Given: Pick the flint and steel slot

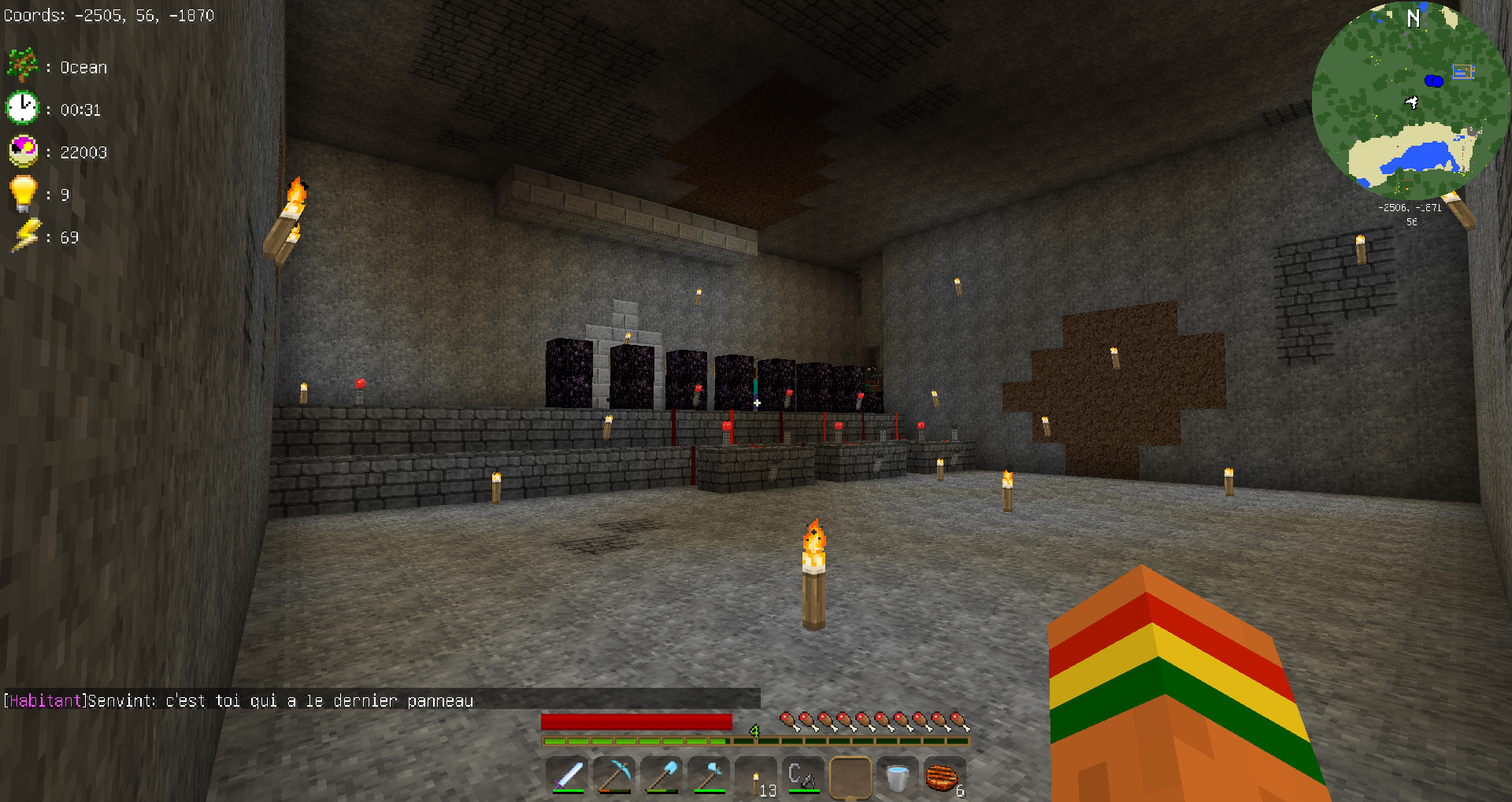Looking at the screenshot, I should (x=803, y=777).
